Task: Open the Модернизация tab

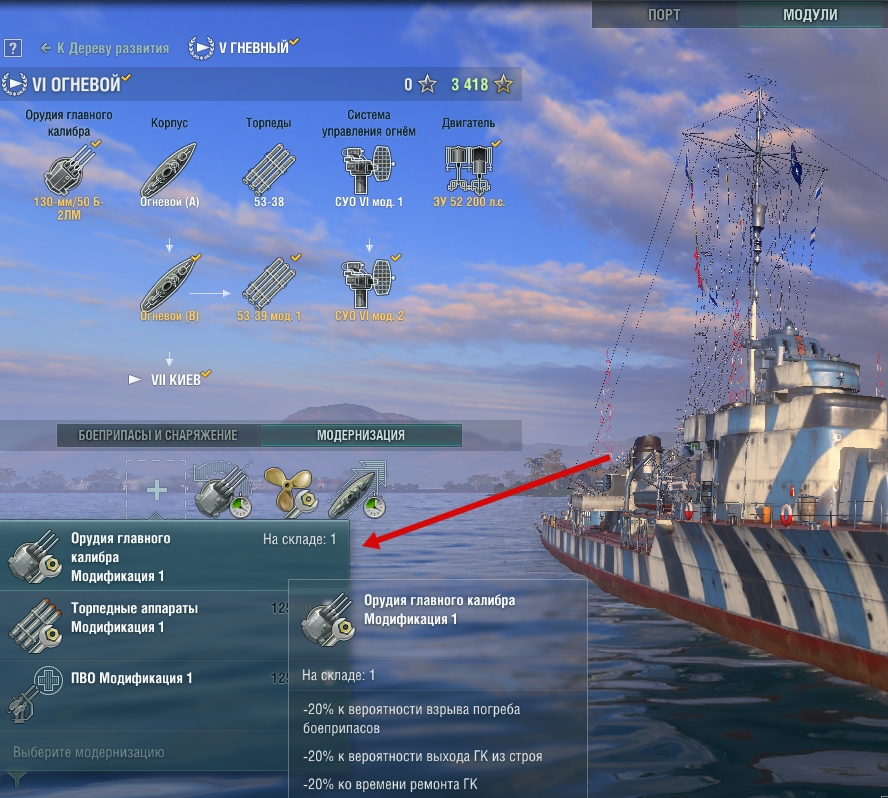Action: (360, 435)
